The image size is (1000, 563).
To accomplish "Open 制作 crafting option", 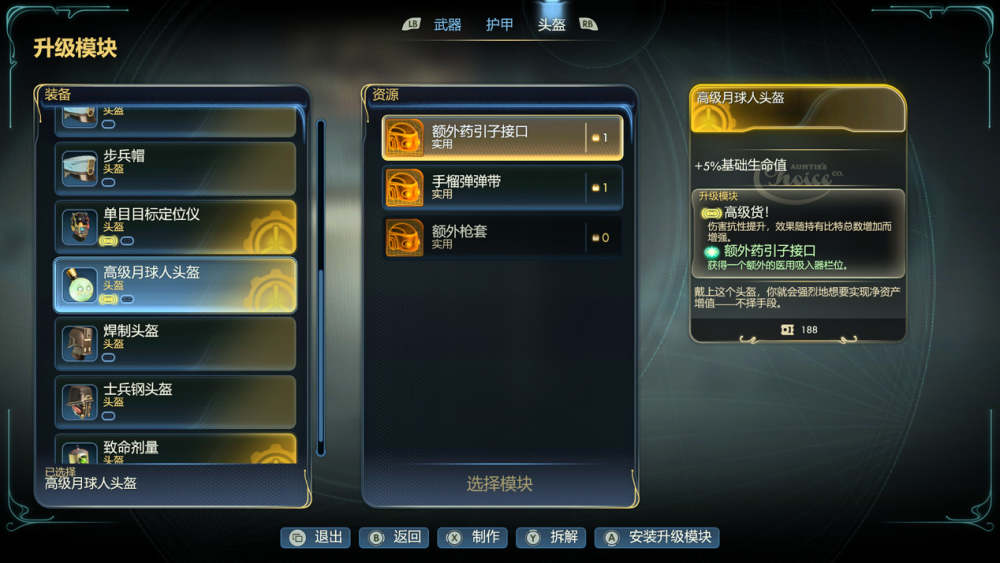I will [x=474, y=537].
